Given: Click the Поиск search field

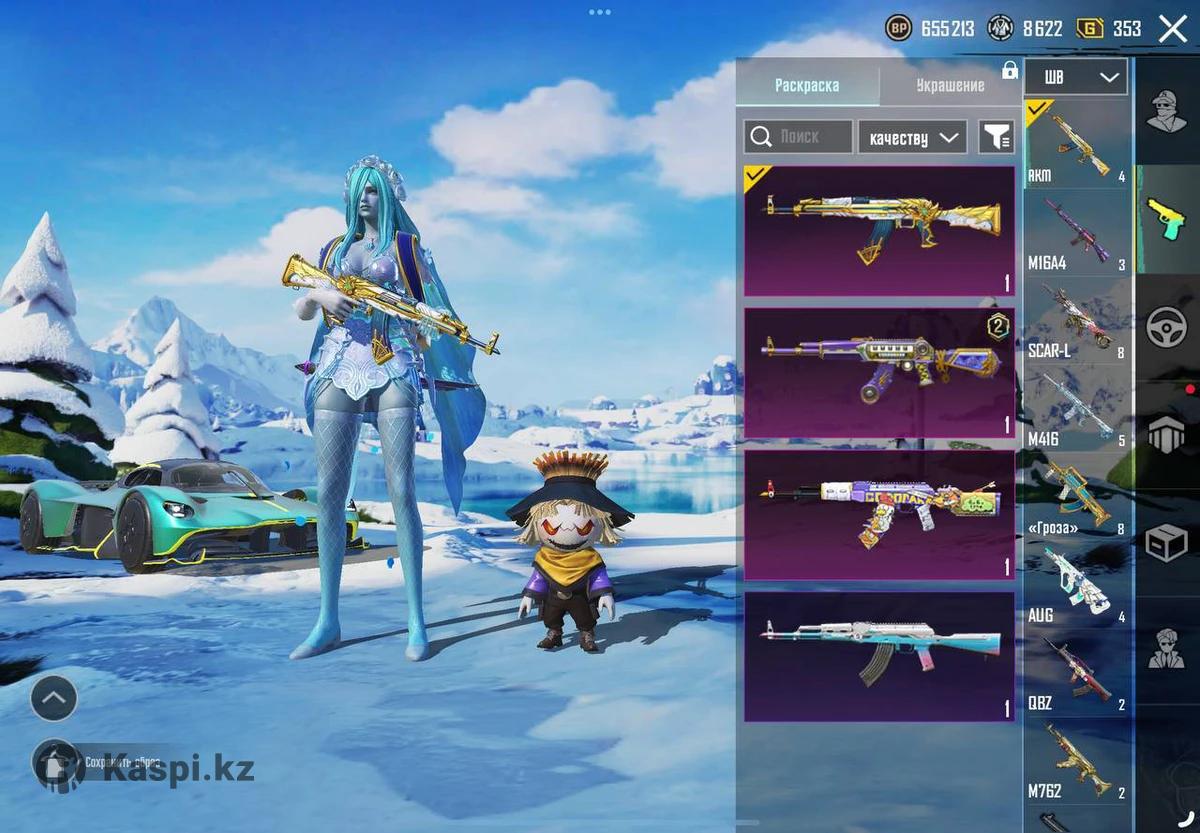Looking at the screenshot, I should click(x=798, y=137).
